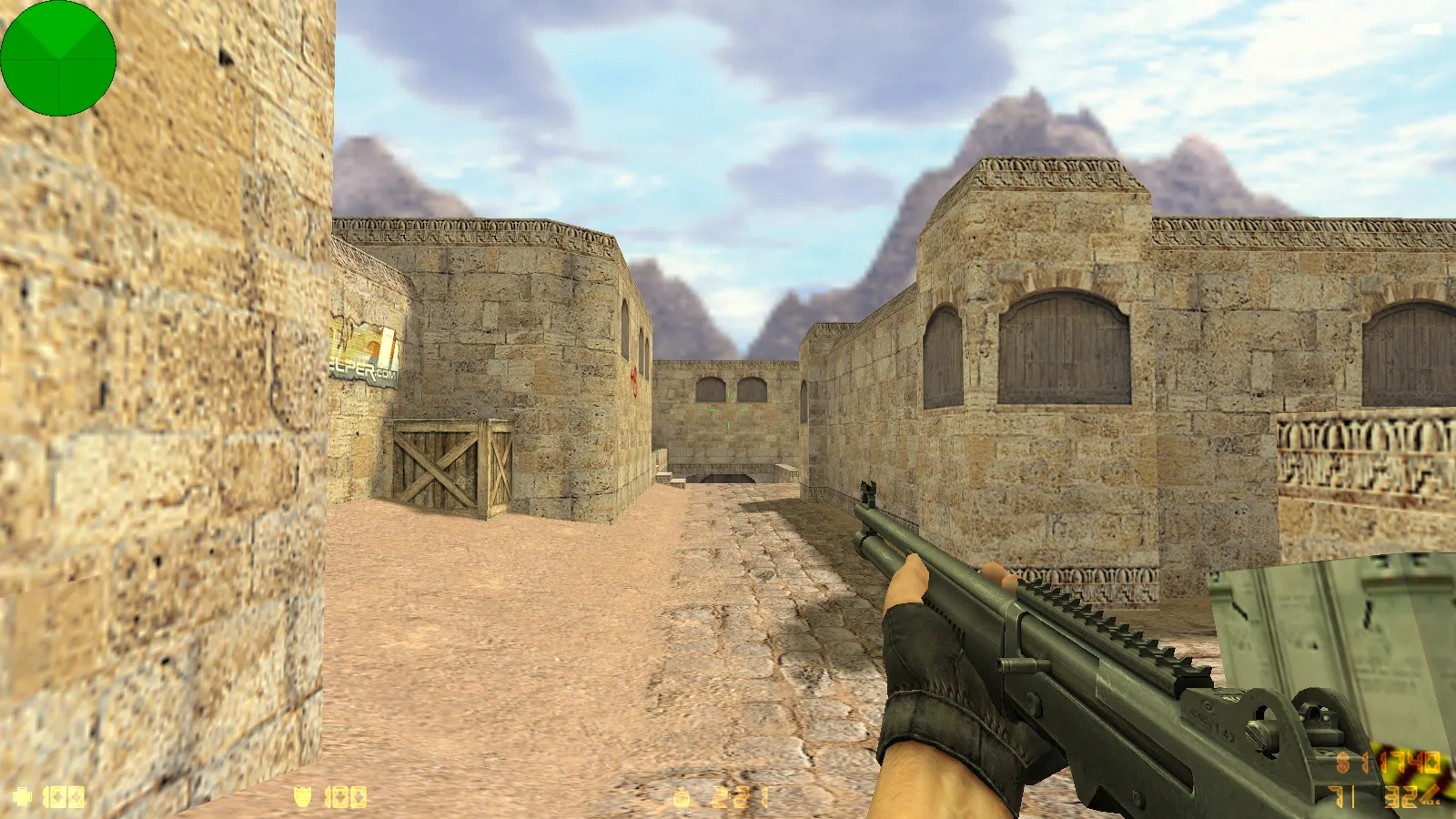The image size is (1456, 819).
Task: Click the green radar circle top left
Action: 59,57
